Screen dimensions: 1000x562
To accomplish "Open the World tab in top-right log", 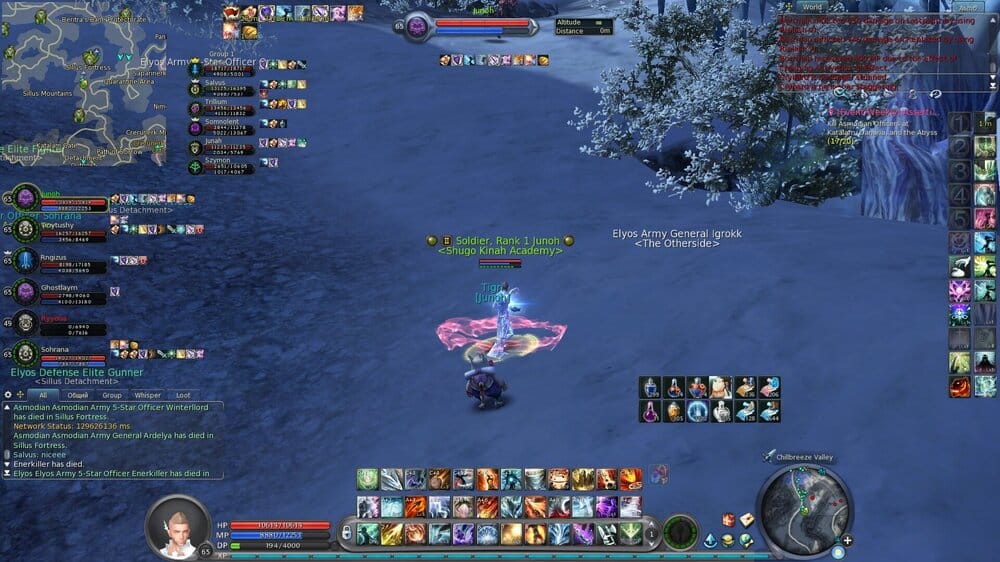I will (x=813, y=7).
